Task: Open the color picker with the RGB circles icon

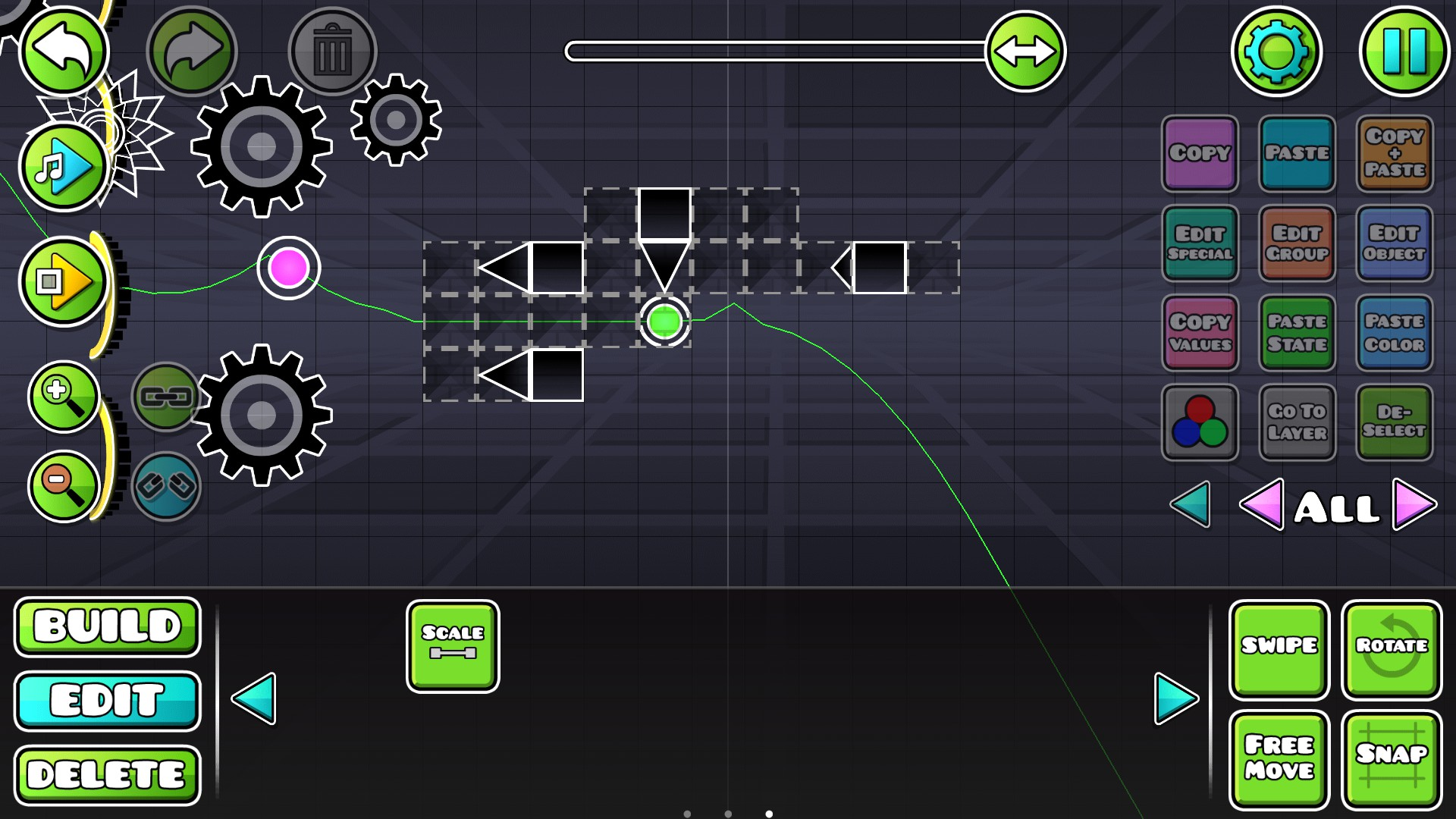Action: pyautogui.click(x=1200, y=422)
